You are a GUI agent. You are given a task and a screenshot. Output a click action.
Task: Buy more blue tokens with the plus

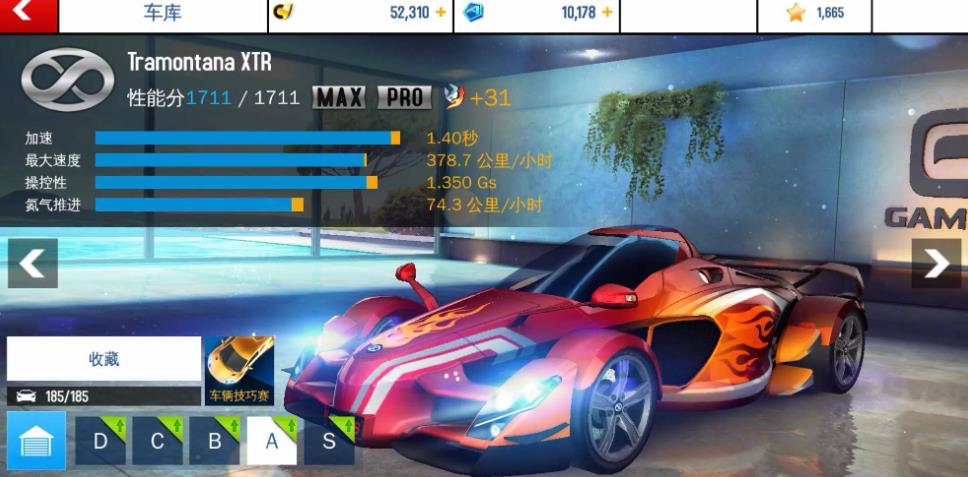(x=607, y=13)
